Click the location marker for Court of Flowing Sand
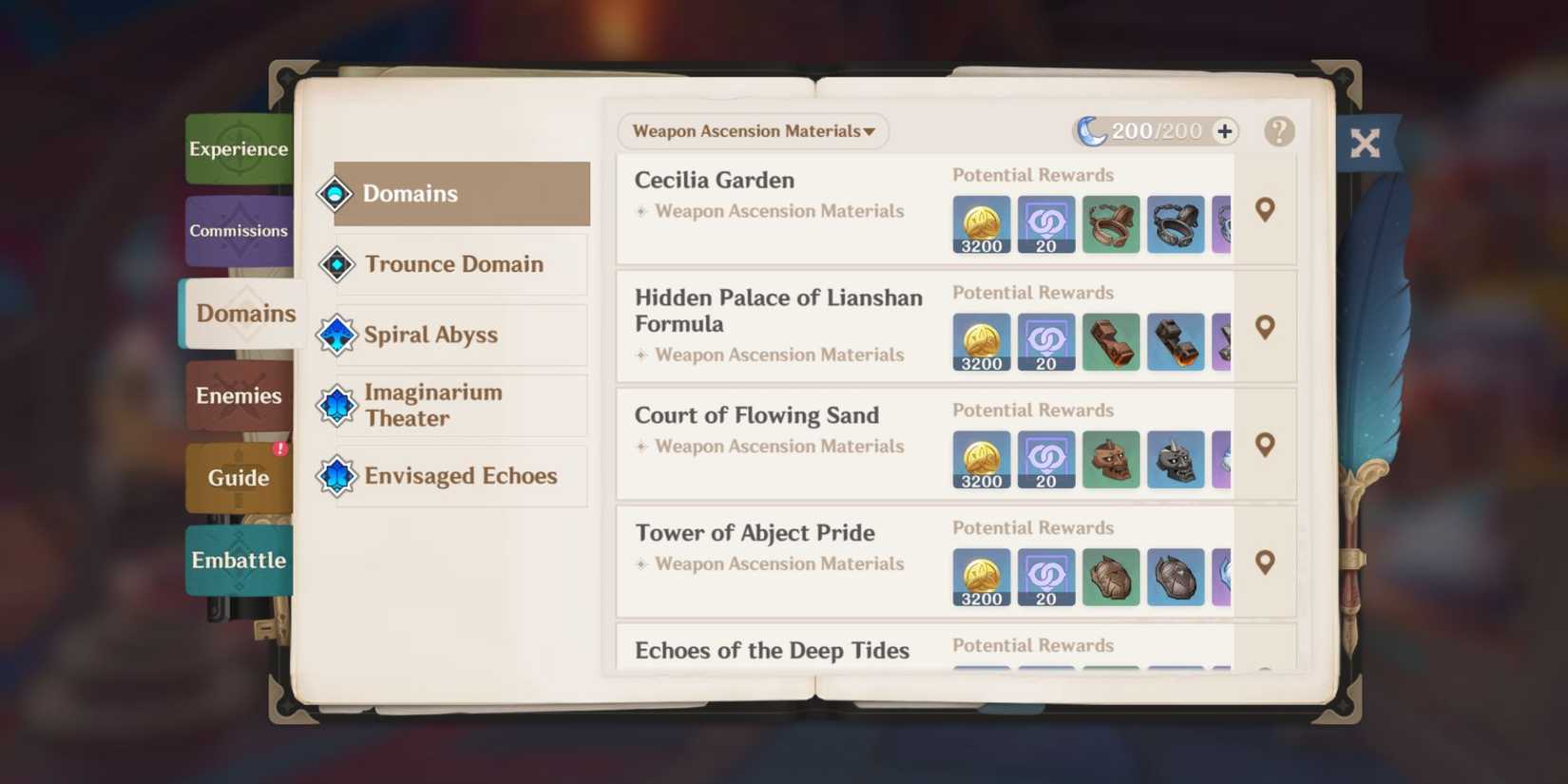 tap(1265, 445)
